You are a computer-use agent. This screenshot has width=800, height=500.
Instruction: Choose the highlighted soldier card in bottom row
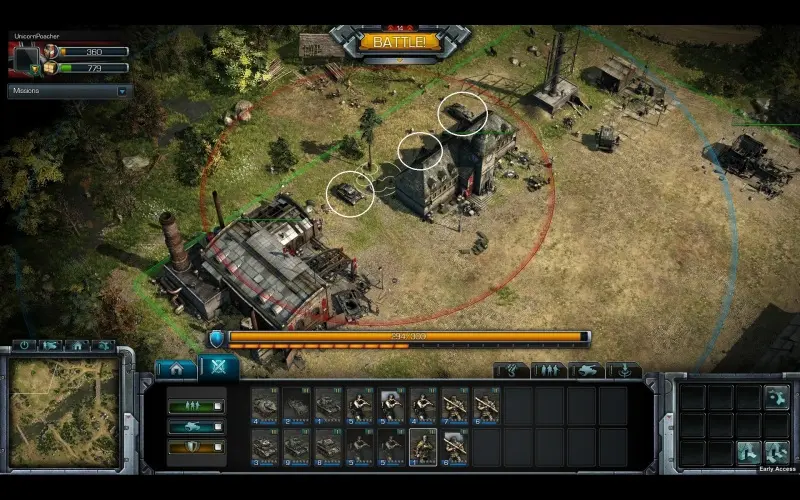(x=424, y=447)
